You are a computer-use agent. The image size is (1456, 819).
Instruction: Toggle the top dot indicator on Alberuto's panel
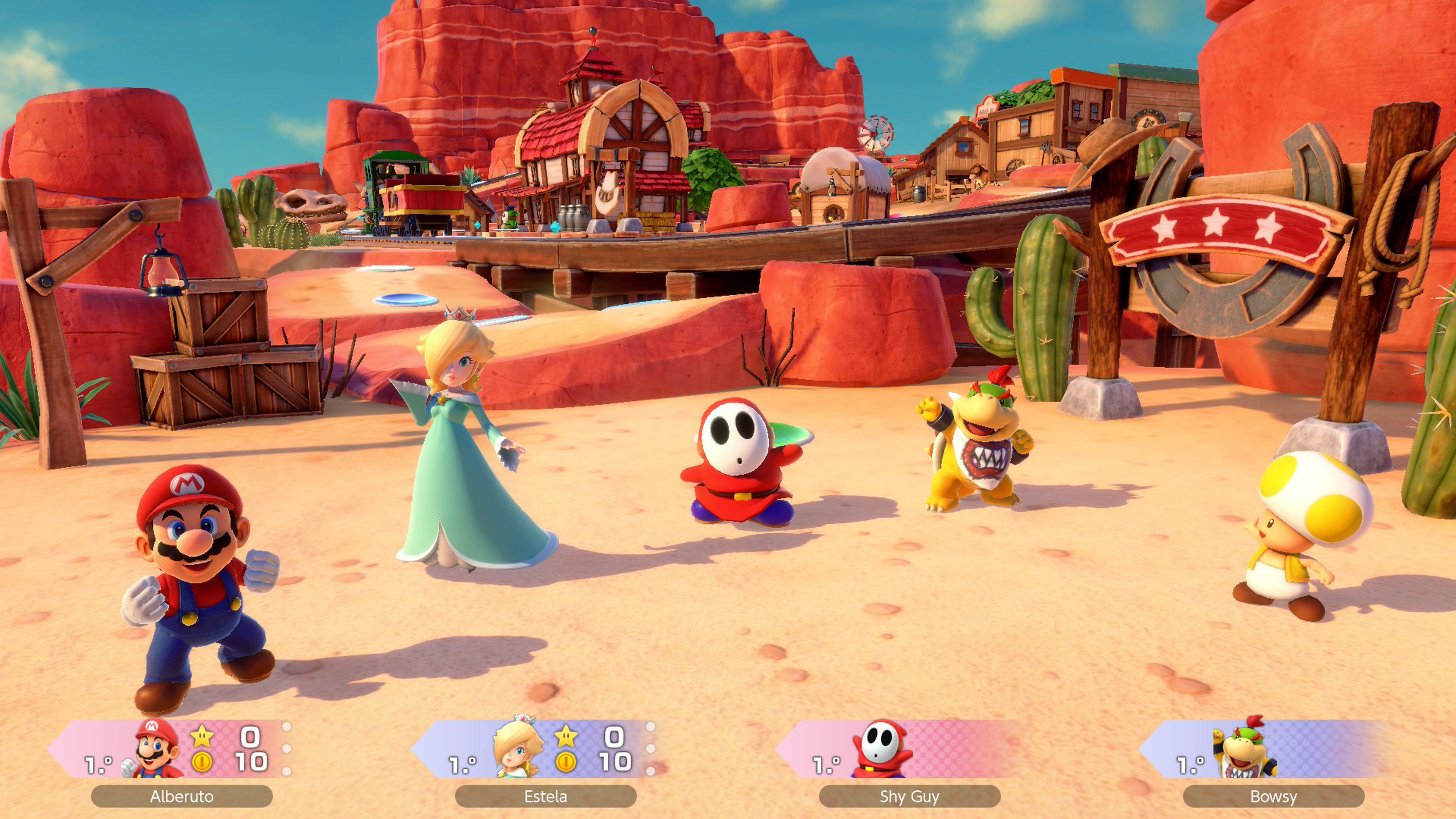[x=287, y=727]
